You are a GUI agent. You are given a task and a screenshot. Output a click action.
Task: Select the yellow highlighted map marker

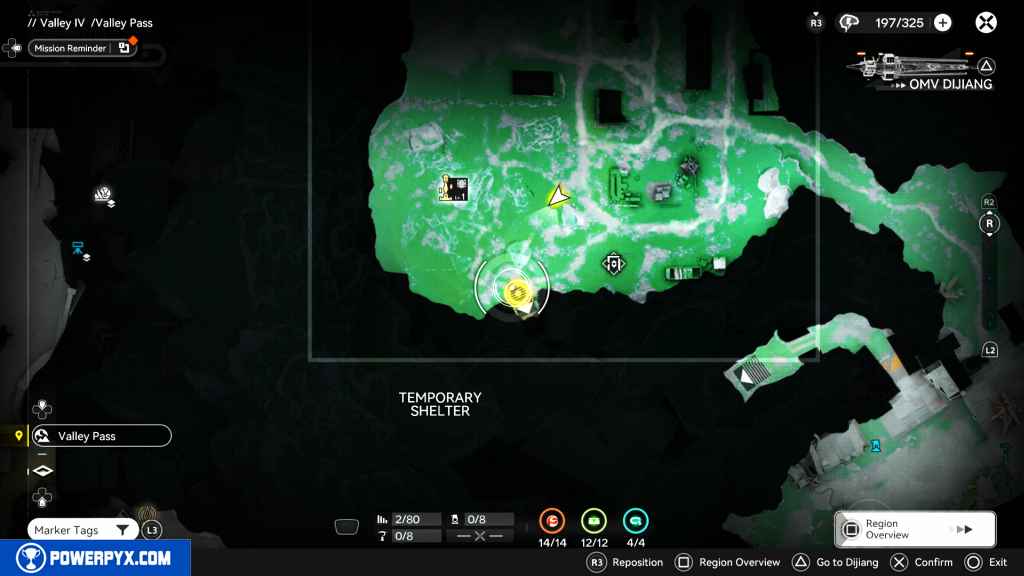point(517,291)
